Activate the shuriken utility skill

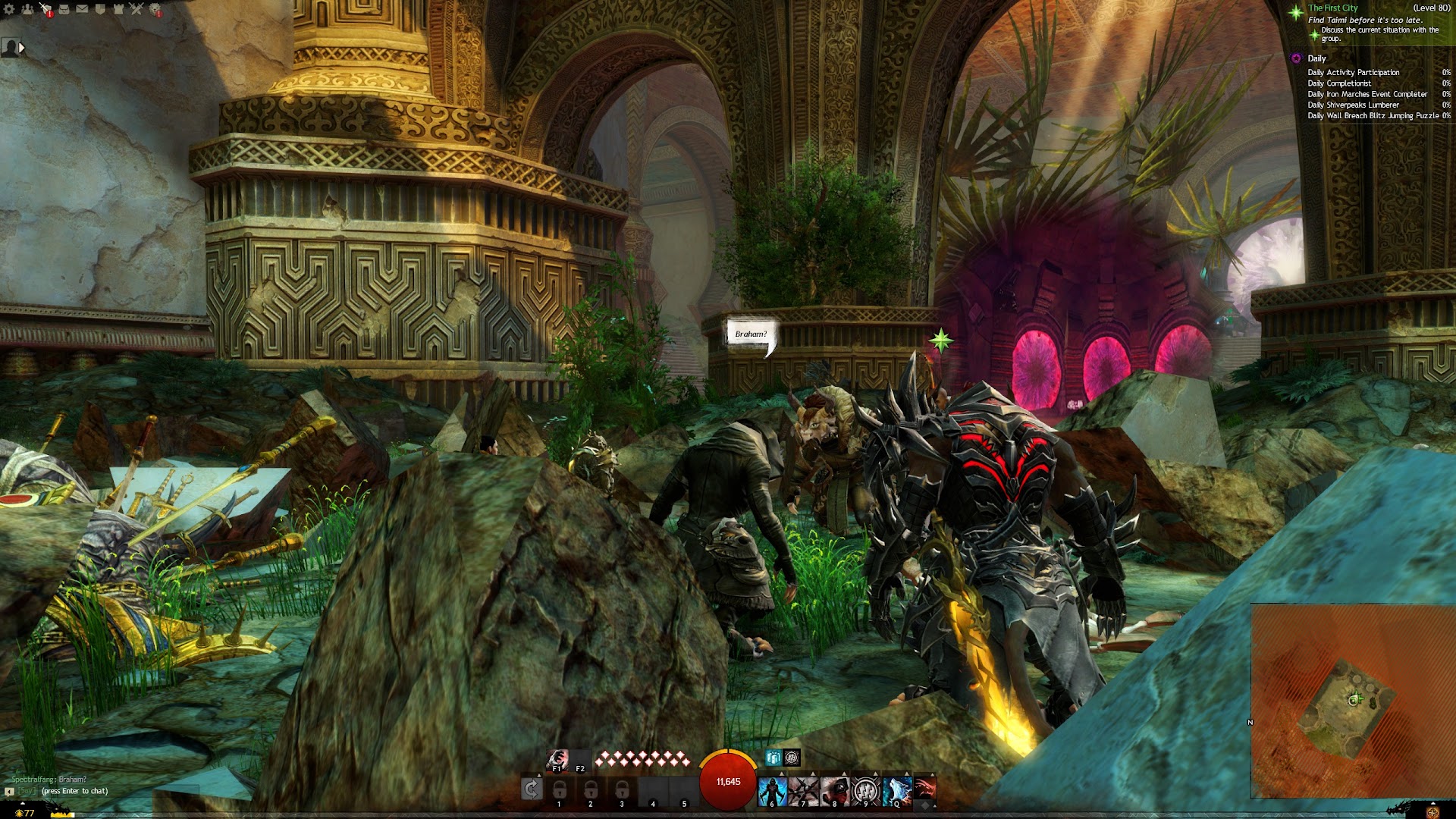coord(804,790)
